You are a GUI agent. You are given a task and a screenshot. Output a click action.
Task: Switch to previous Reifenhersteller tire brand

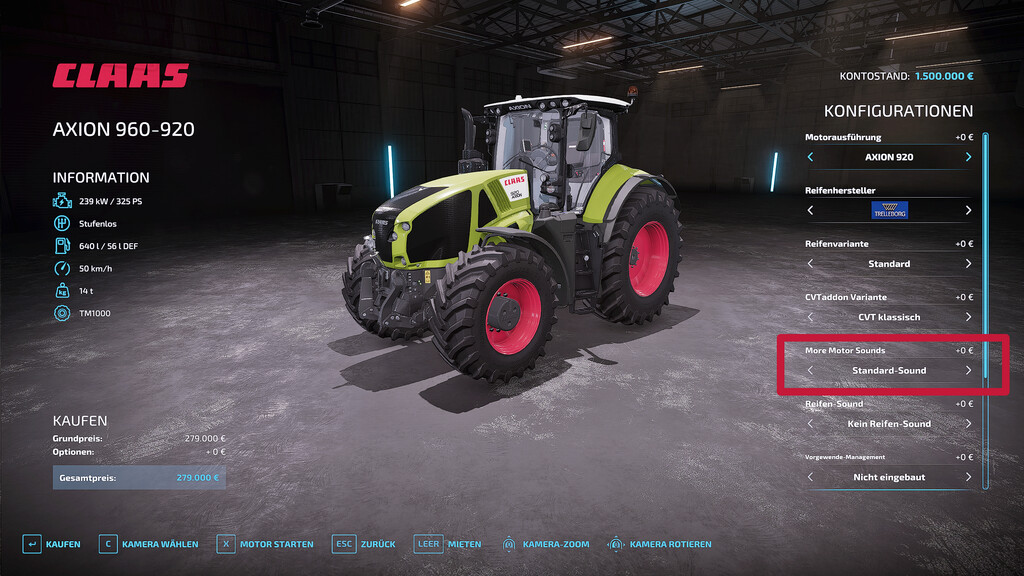810,210
